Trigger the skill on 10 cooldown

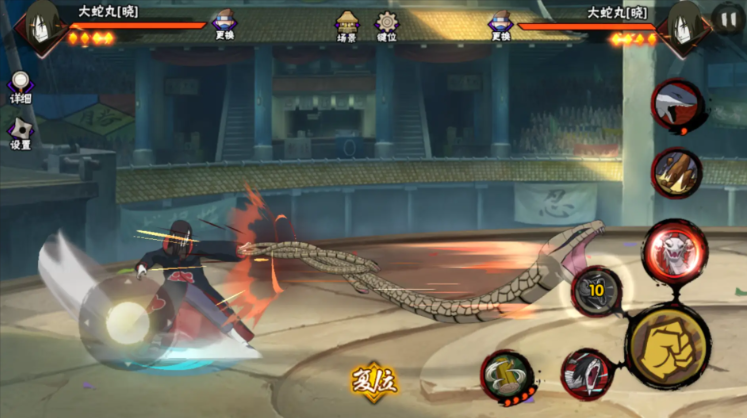tap(596, 291)
